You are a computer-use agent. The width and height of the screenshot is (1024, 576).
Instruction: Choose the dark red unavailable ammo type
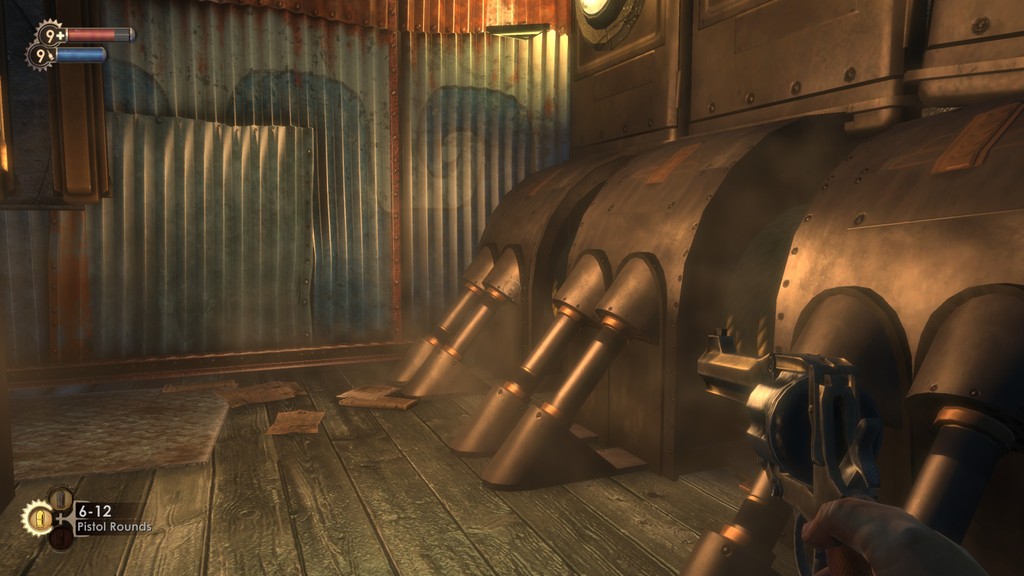[x=61, y=538]
